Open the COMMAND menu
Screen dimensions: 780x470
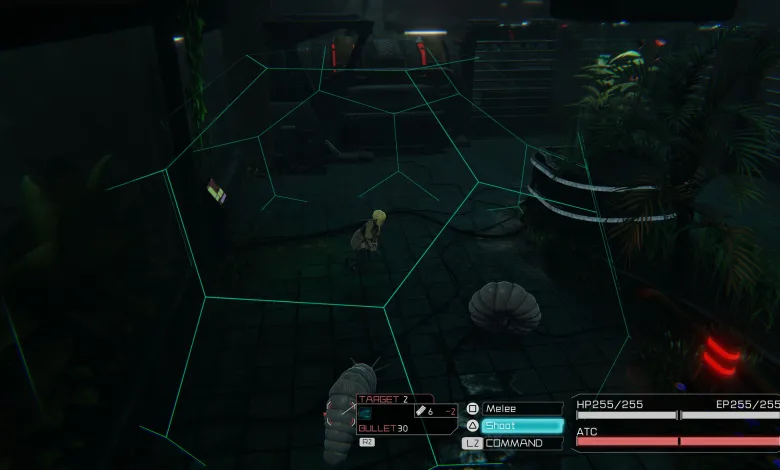click(x=522, y=443)
